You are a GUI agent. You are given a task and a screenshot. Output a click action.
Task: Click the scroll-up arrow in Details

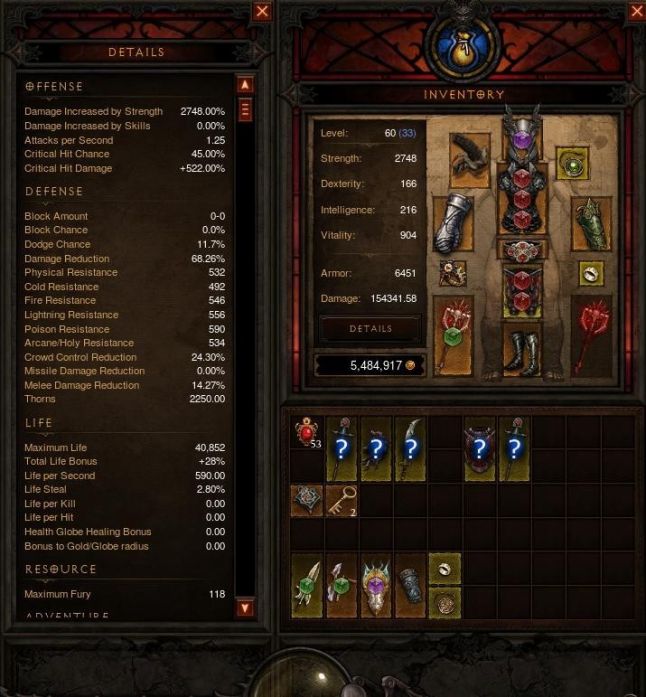(x=245, y=85)
